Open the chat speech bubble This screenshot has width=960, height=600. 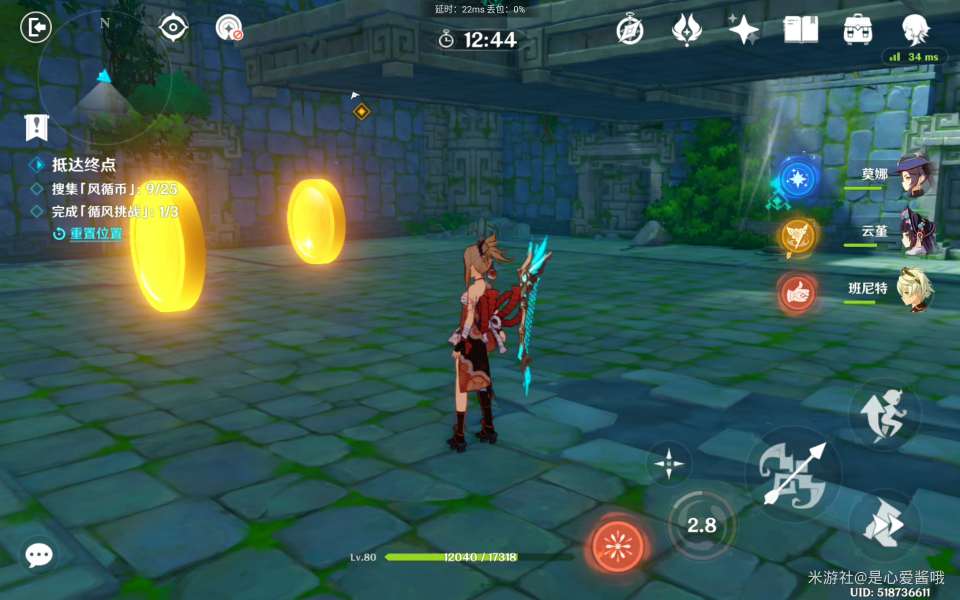(39, 555)
